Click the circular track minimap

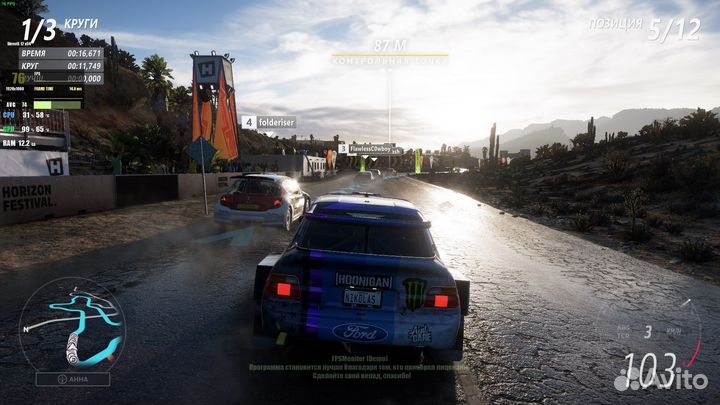(x=72, y=323)
